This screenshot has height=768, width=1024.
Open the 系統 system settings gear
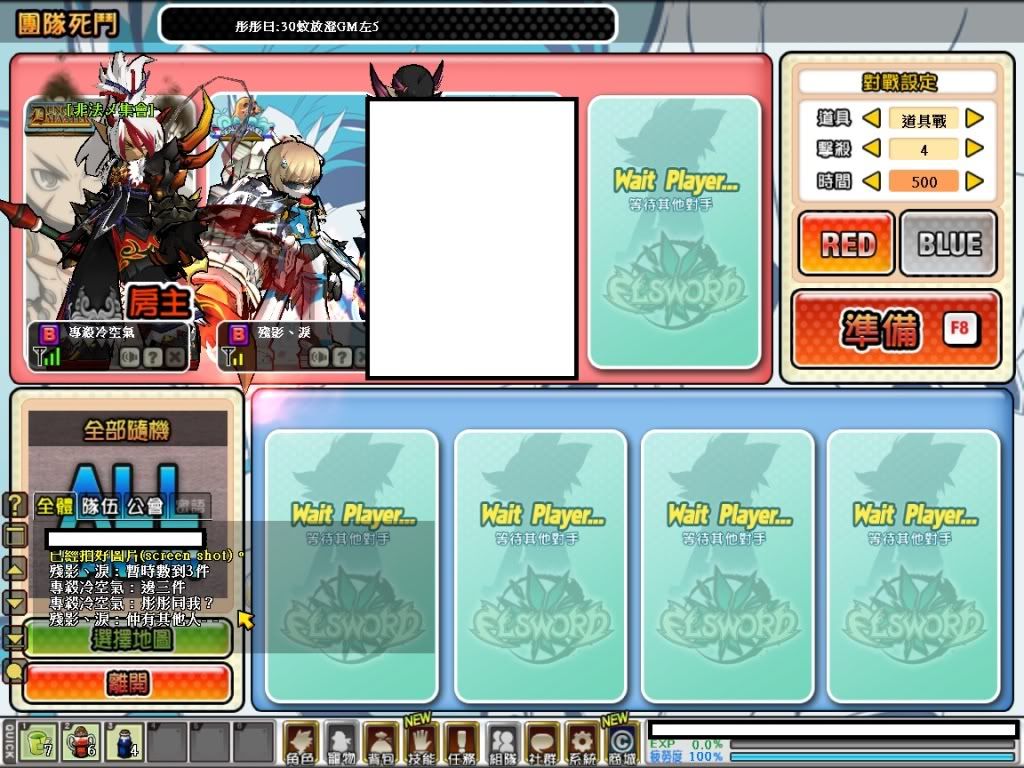[x=580, y=743]
